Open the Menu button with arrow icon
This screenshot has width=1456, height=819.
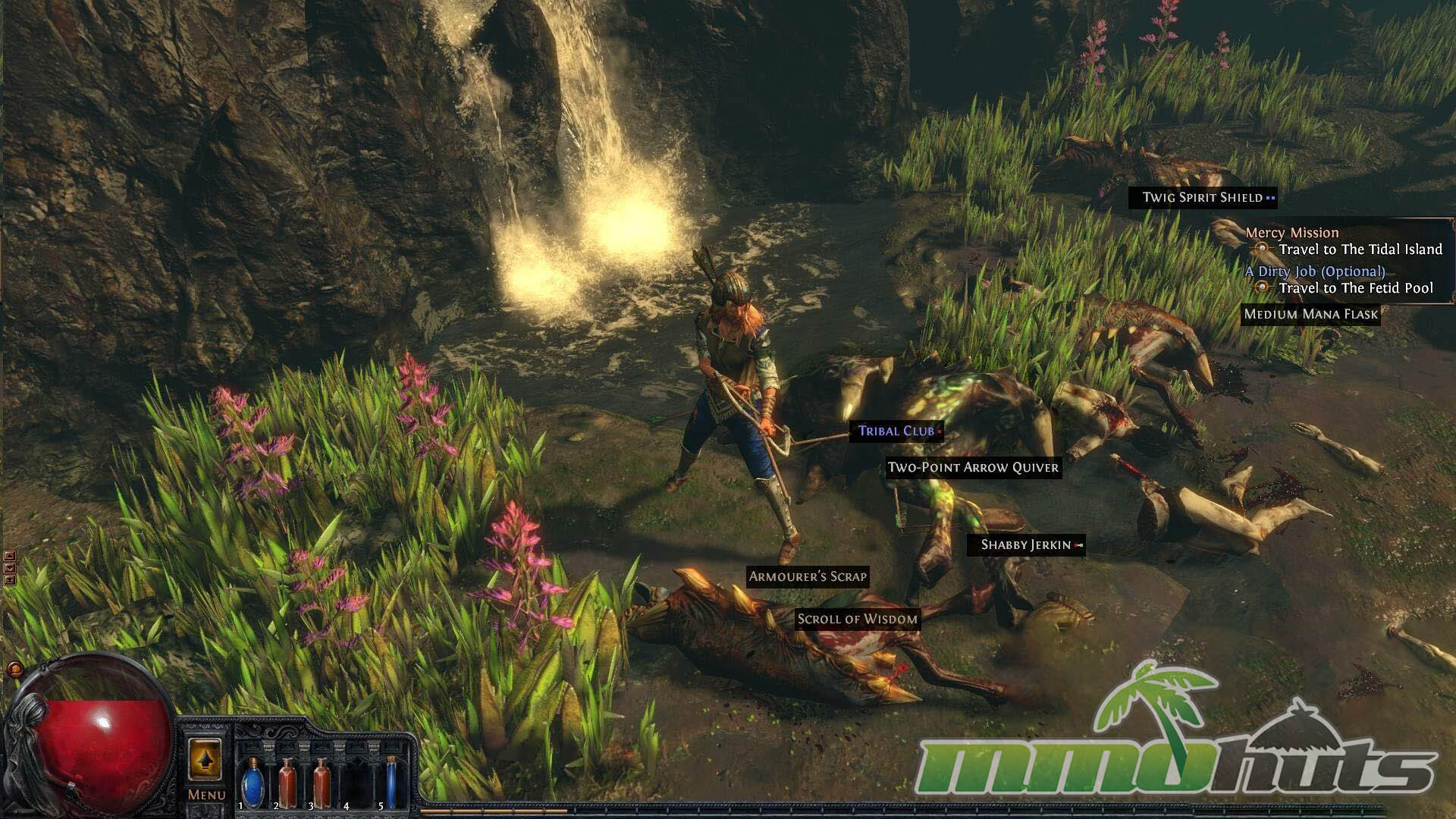[205, 761]
